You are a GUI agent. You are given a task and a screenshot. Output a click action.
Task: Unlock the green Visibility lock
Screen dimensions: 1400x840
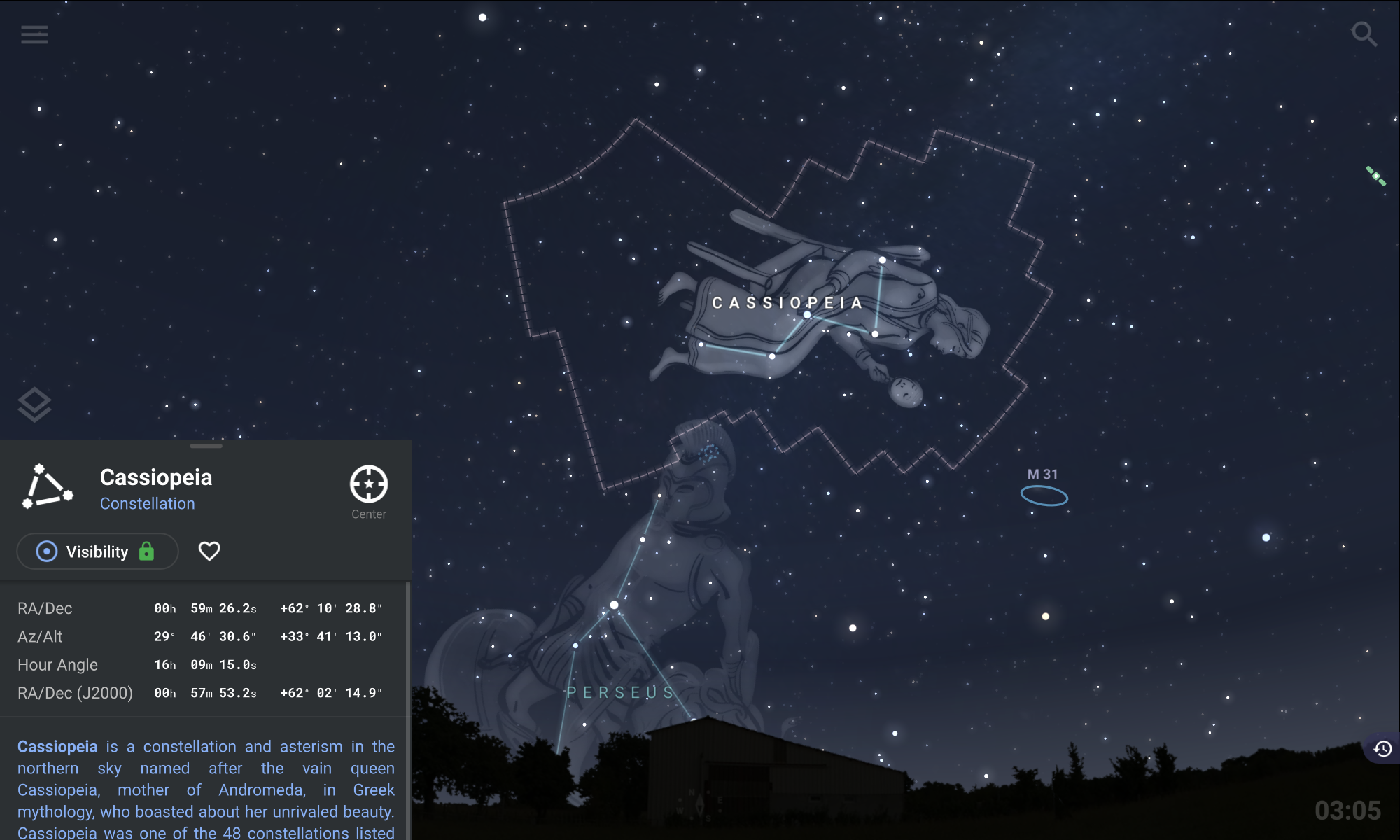(x=146, y=552)
